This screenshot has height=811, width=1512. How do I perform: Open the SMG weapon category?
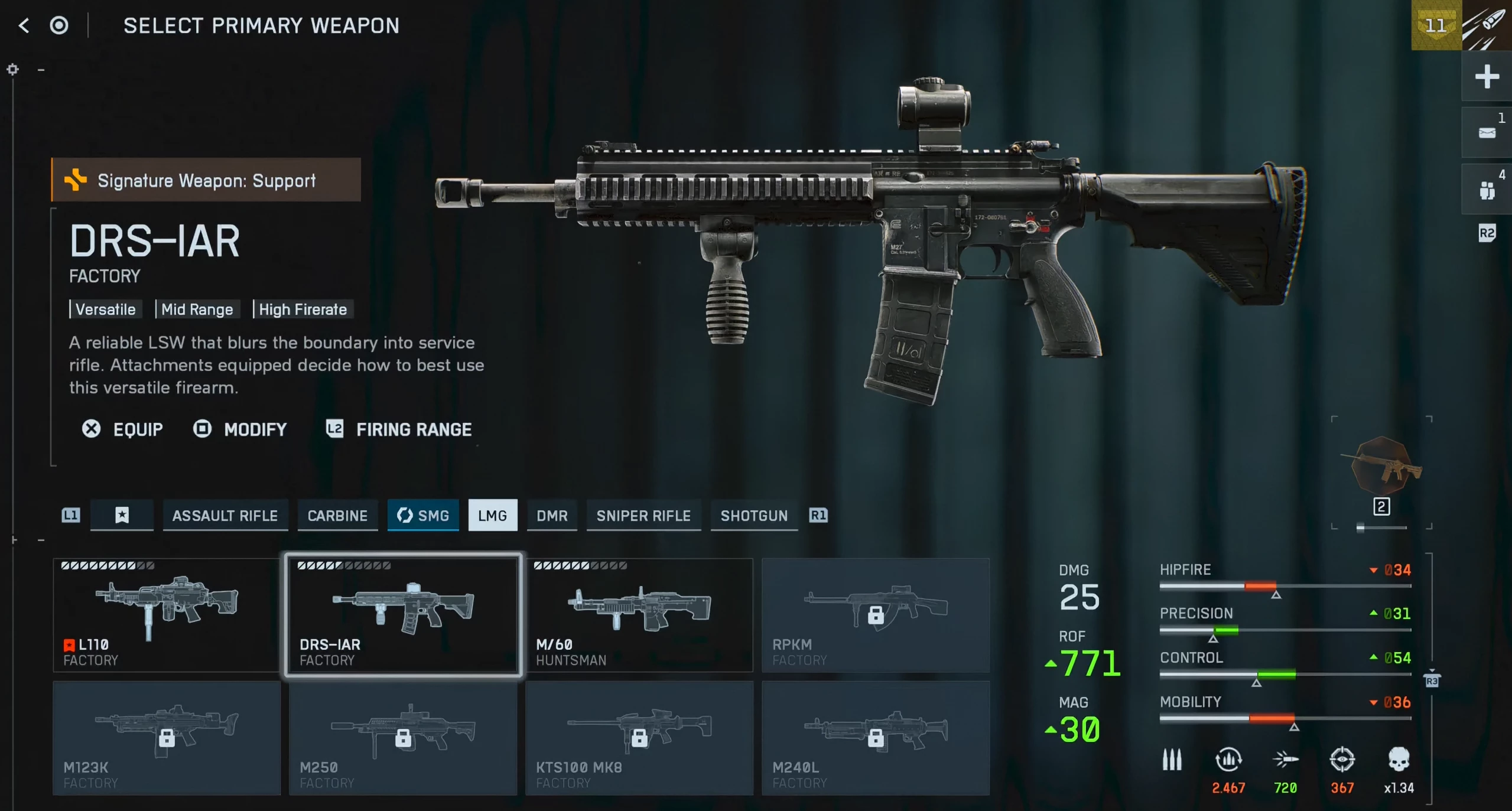click(423, 516)
